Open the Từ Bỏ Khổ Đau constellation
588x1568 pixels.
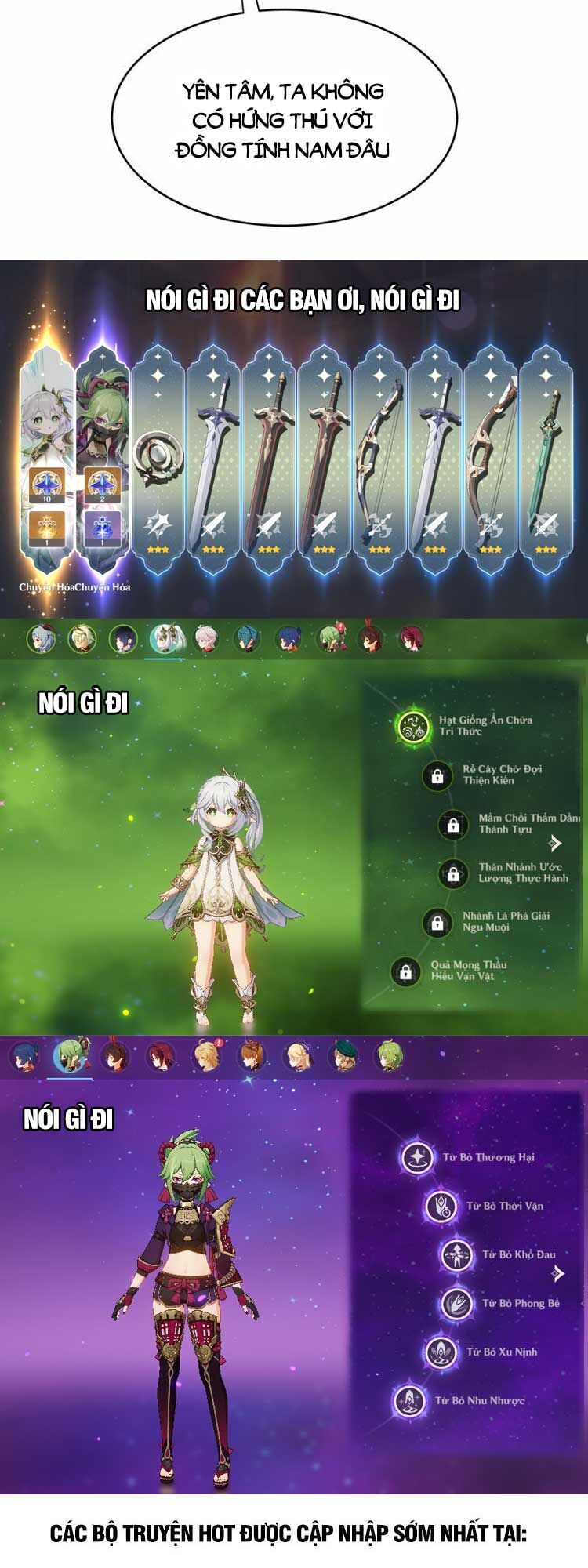tap(456, 1255)
